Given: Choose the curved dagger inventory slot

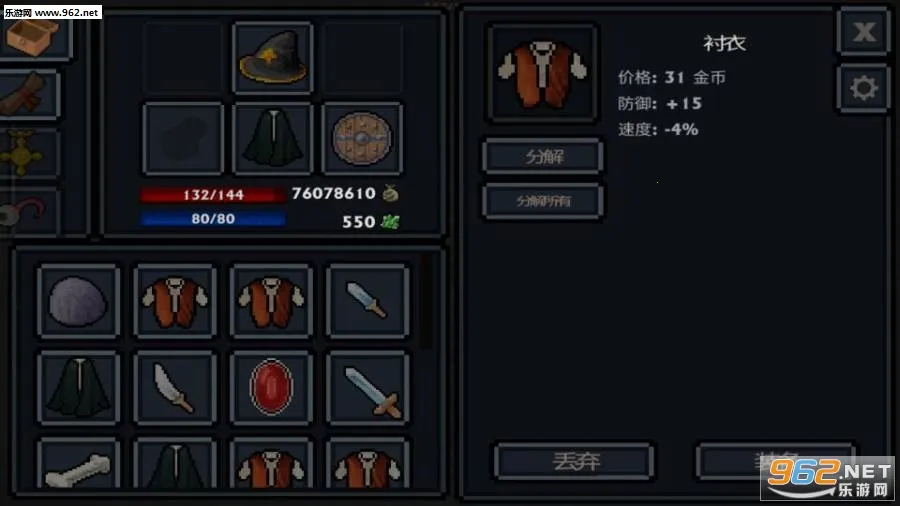Looking at the screenshot, I should (x=174, y=387).
